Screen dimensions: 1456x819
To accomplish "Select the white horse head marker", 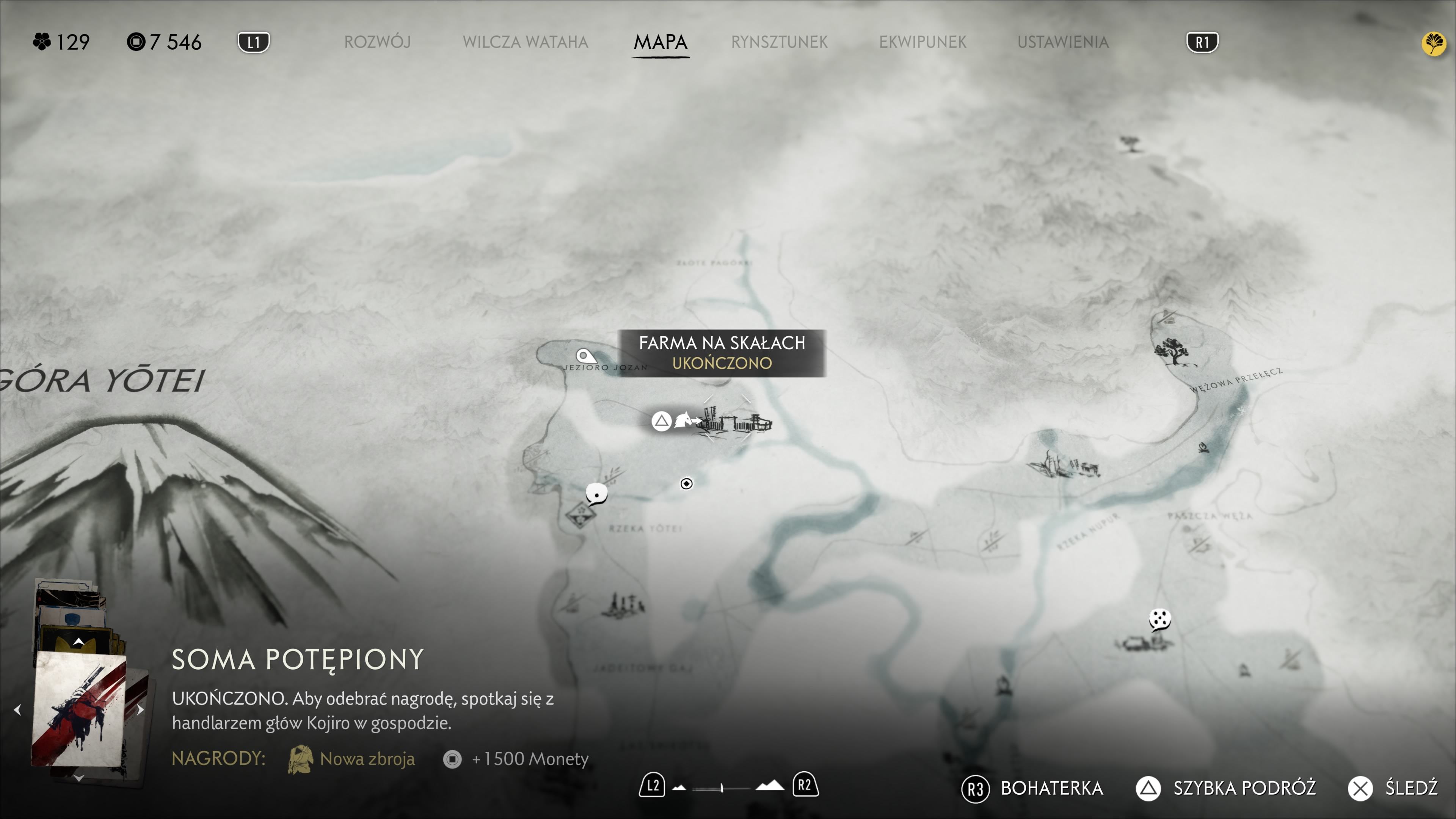I will [x=684, y=420].
